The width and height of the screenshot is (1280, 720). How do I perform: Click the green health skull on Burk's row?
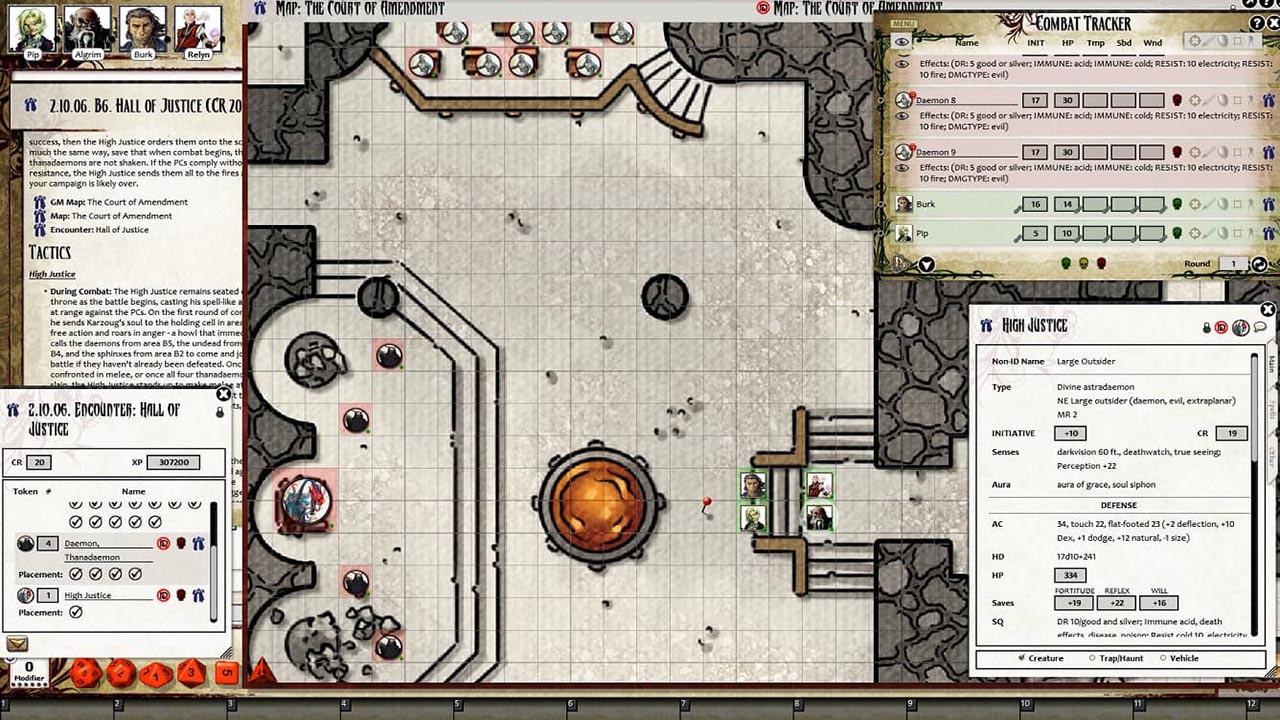point(1176,203)
